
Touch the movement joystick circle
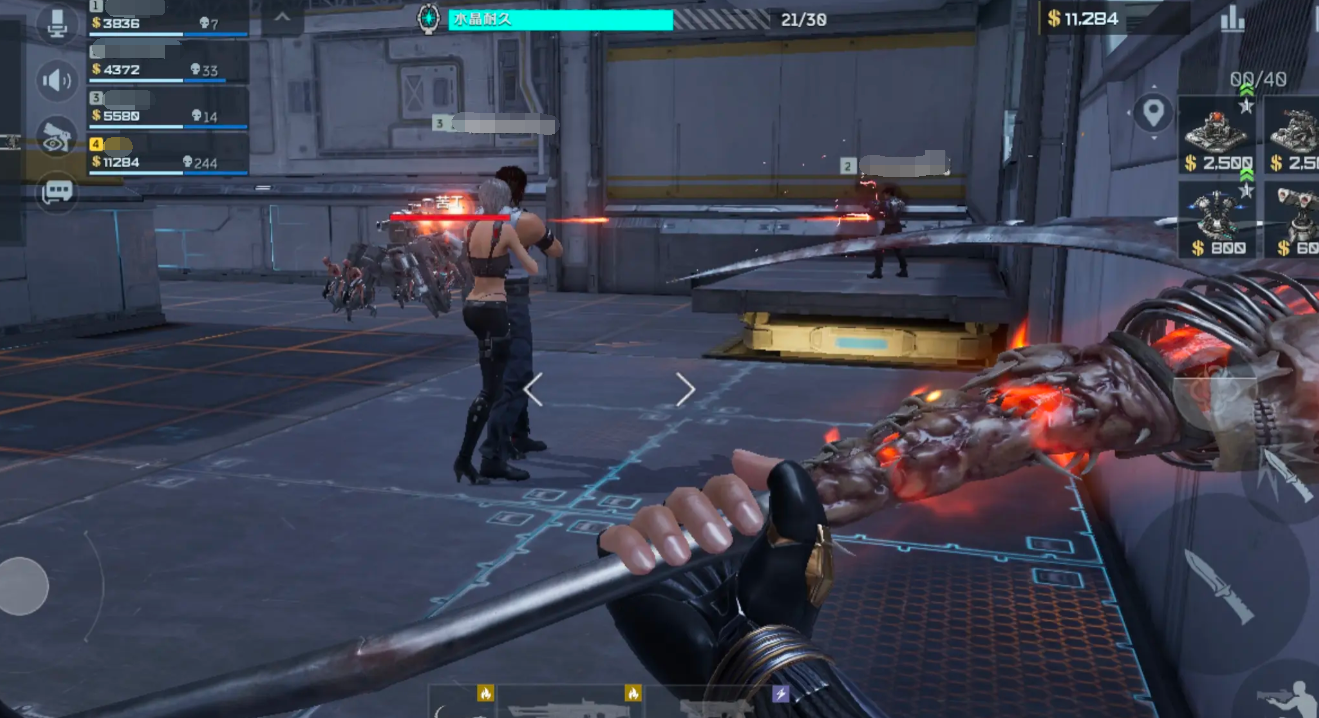tap(23, 586)
